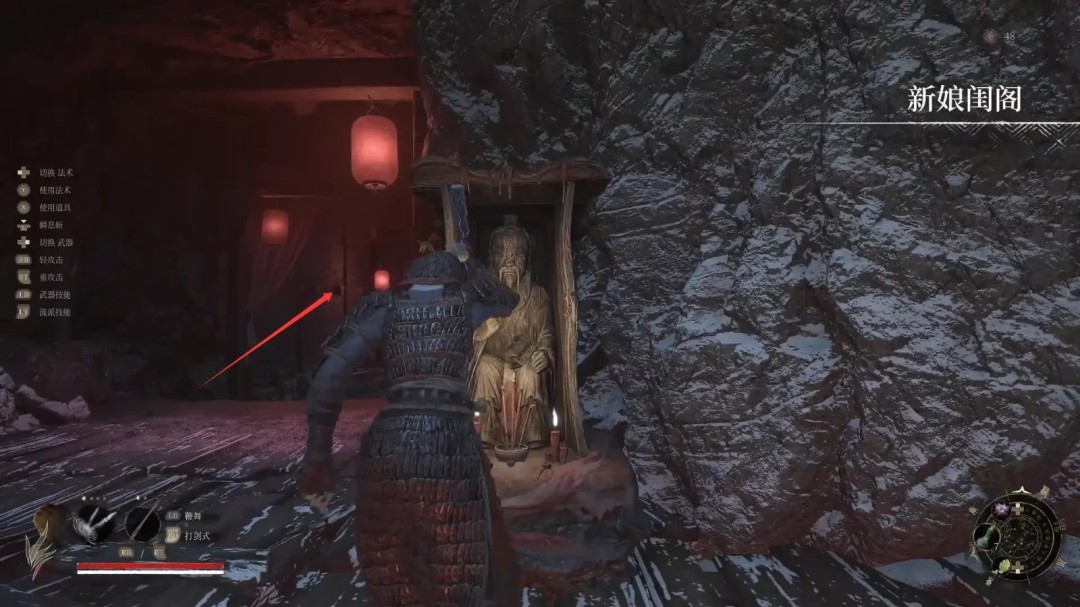1080x607 pixels.
Task: Click the currency icon beside 48
Action: [990, 36]
